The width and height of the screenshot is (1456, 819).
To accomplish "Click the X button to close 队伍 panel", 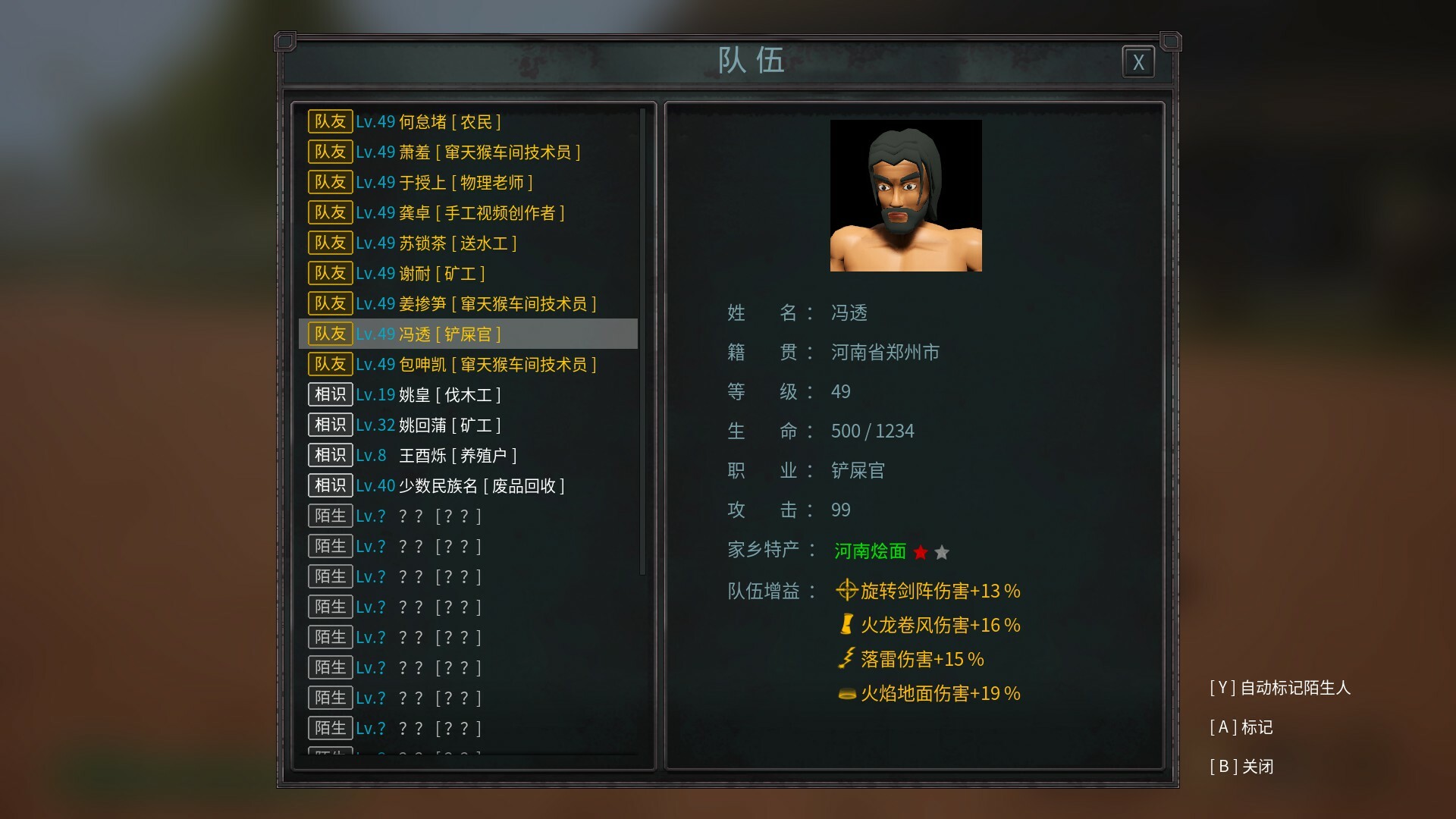I will (x=1138, y=61).
